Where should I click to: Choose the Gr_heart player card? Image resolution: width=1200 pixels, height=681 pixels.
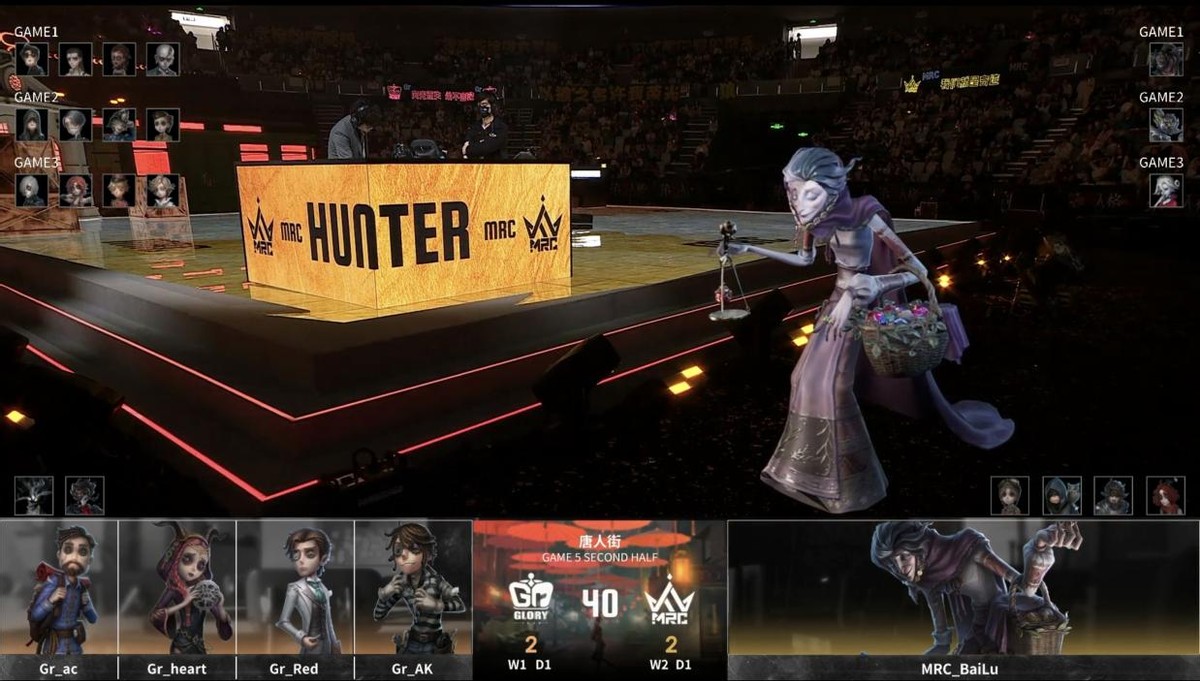pyautogui.click(x=177, y=598)
